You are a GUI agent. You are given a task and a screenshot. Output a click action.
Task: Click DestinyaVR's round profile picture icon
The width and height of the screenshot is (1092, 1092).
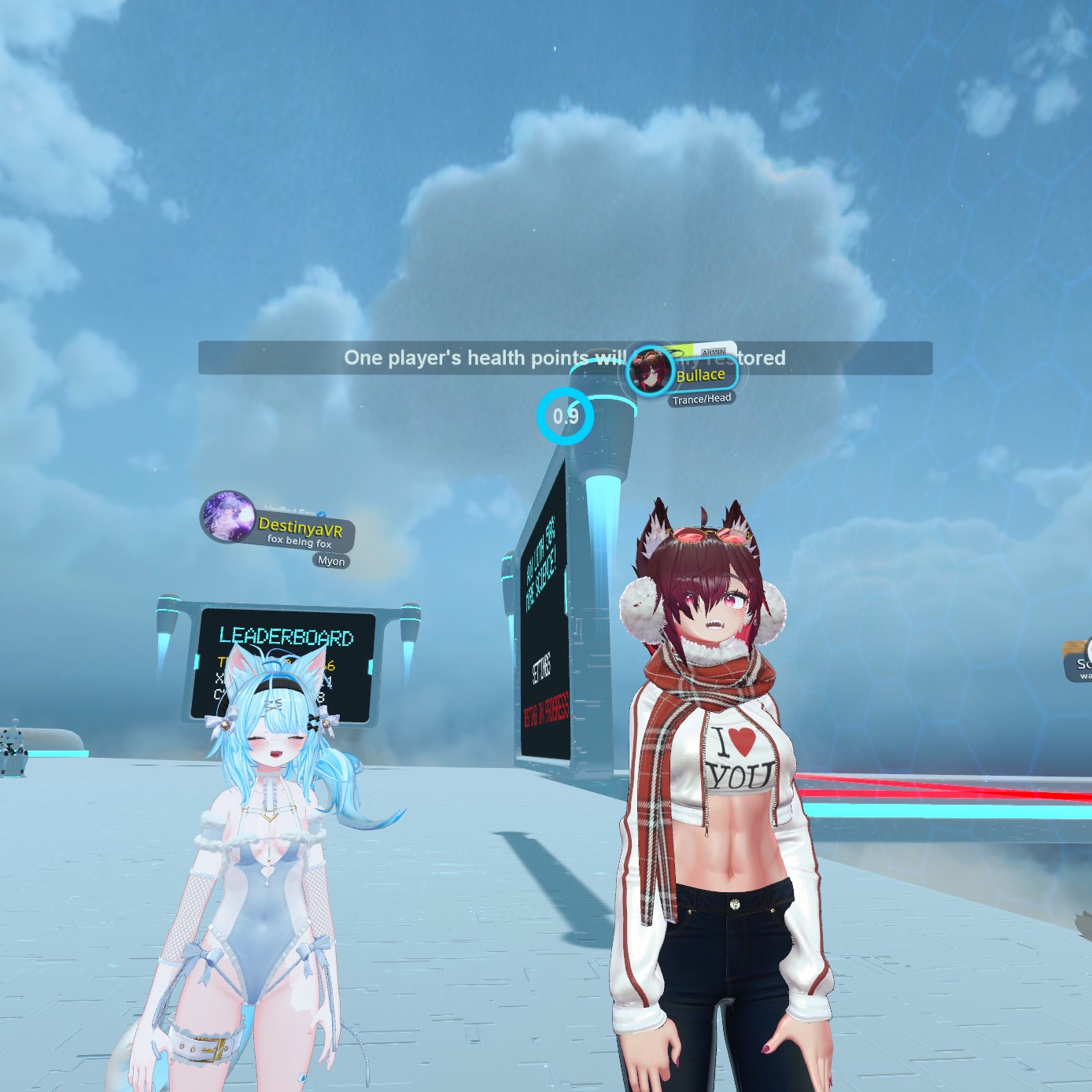click(228, 517)
